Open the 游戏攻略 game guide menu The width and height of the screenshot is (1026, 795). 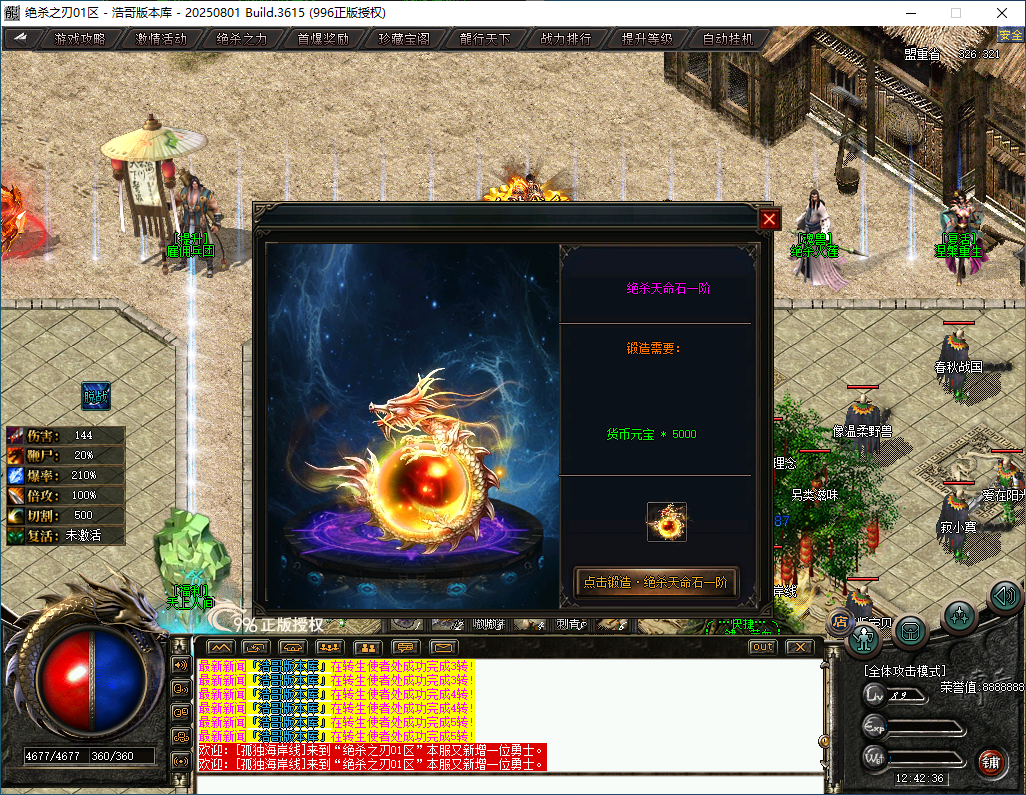click(x=79, y=39)
